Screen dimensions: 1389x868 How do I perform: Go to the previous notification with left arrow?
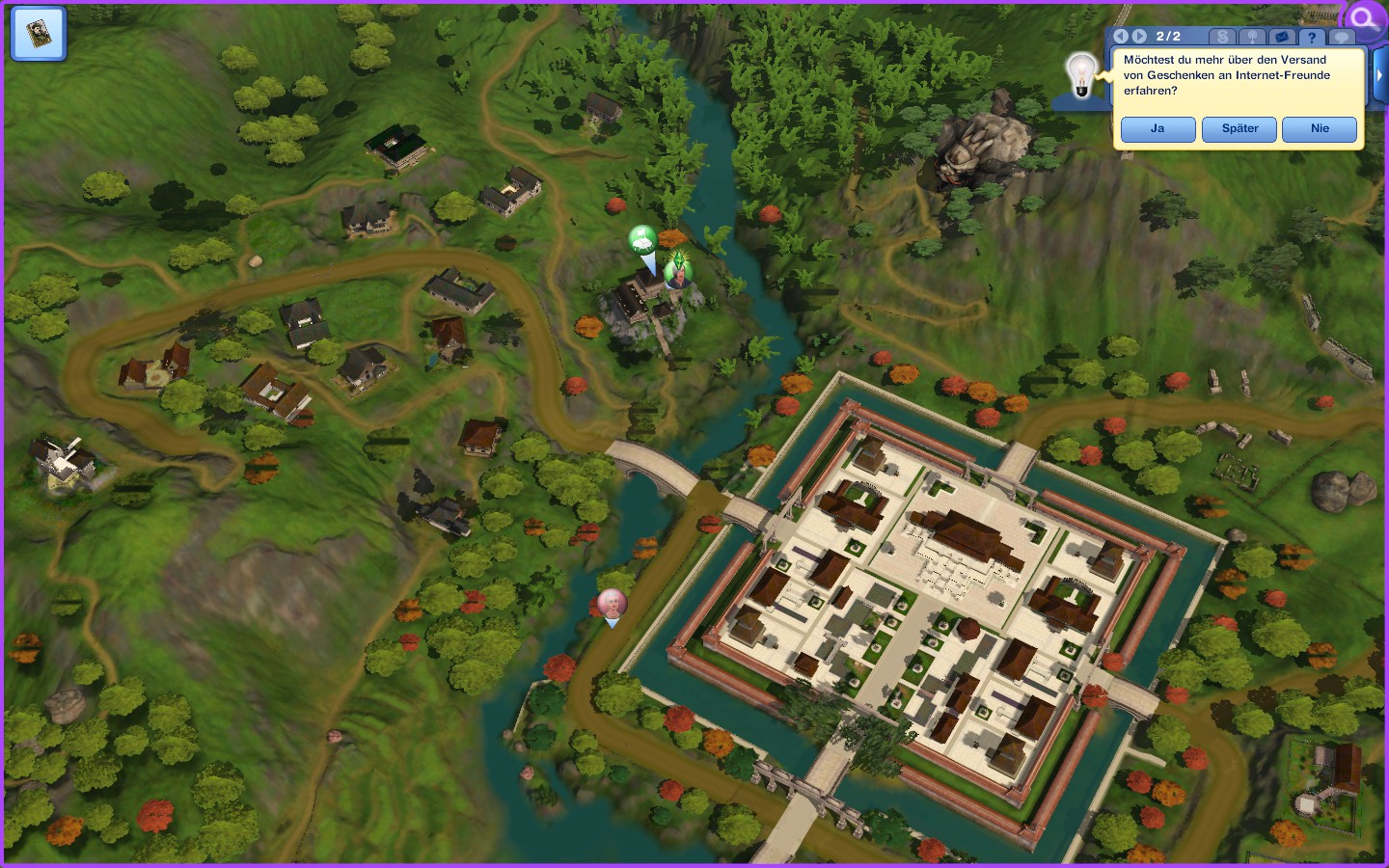click(1121, 37)
